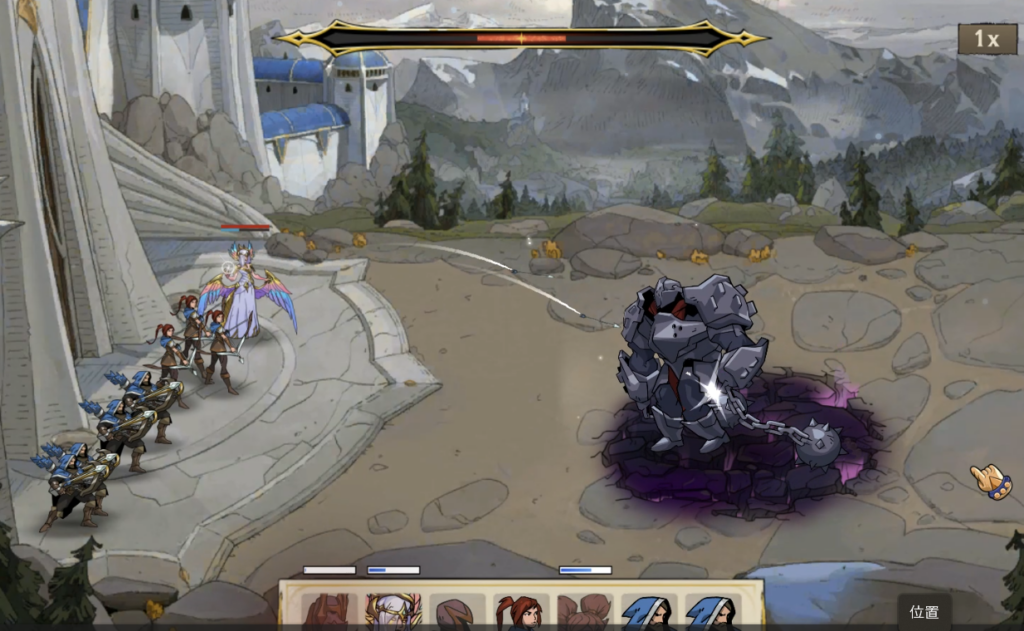Image resolution: width=1024 pixels, height=631 pixels.
Task: Click the 位置 button
Action: (924, 612)
